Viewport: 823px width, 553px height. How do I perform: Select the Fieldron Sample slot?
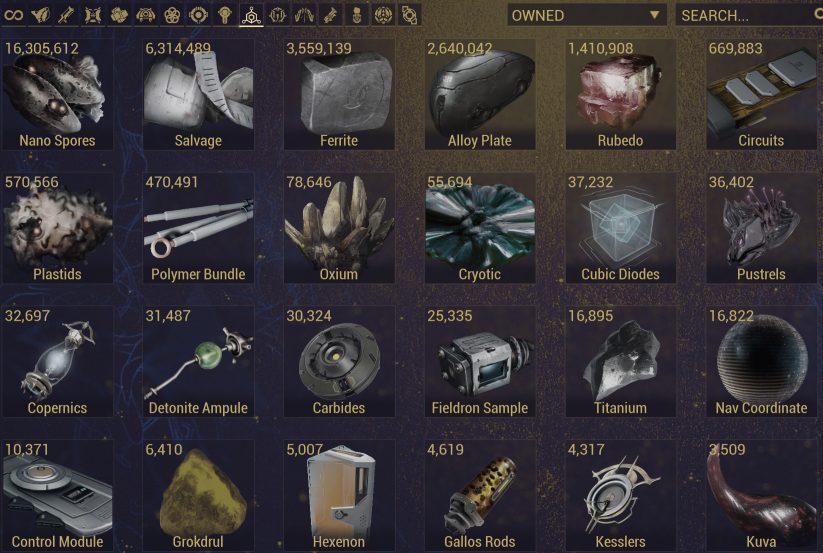(x=480, y=362)
